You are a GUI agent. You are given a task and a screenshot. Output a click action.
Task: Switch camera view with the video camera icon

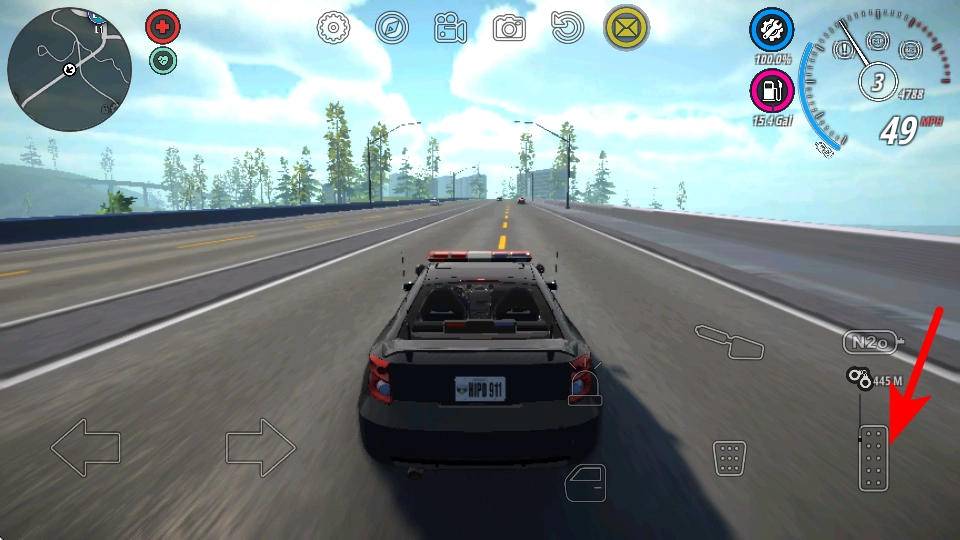click(x=451, y=29)
